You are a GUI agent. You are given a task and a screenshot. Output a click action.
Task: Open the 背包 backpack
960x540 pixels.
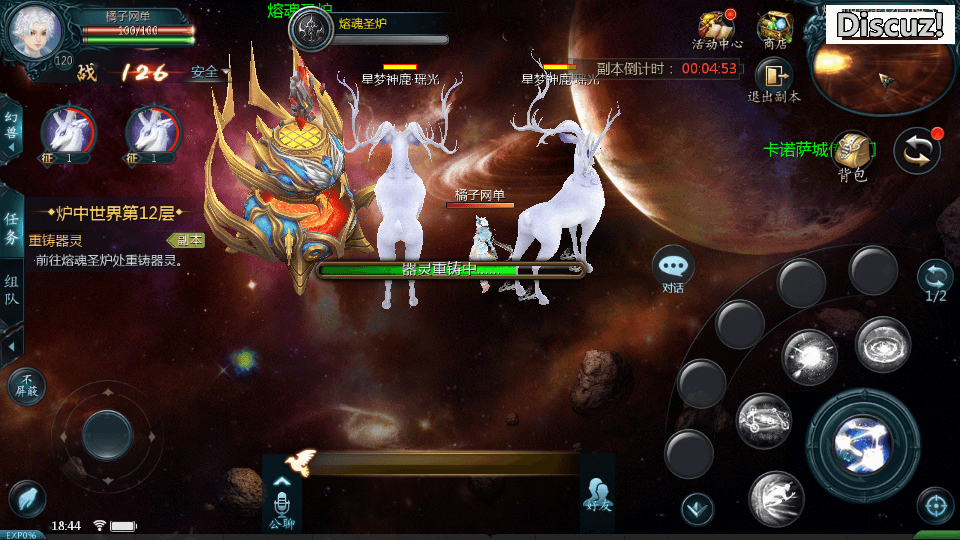point(851,155)
